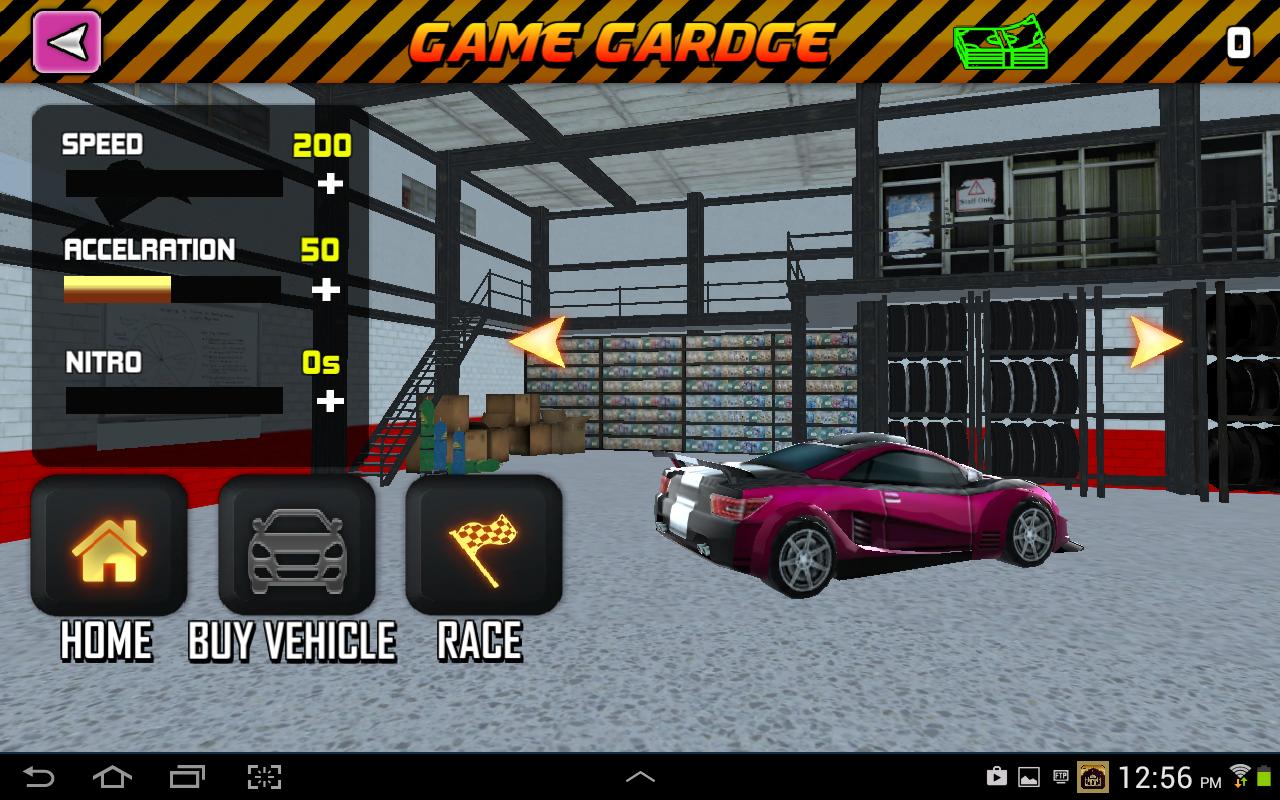Viewport: 1280px width, 800px height.
Task: Open the Buy Vehicle car icon
Action: 295,545
